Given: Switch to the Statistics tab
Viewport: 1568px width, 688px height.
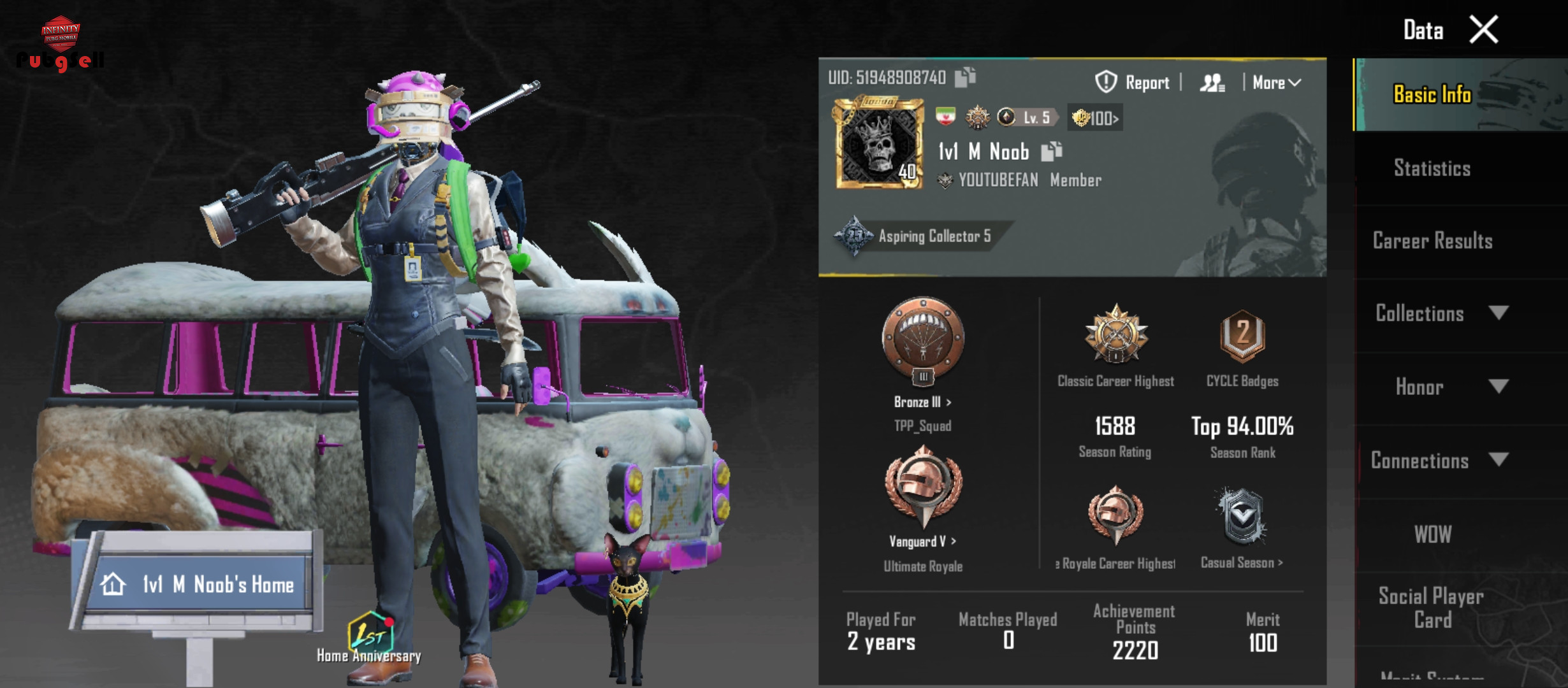Looking at the screenshot, I should 1432,168.
